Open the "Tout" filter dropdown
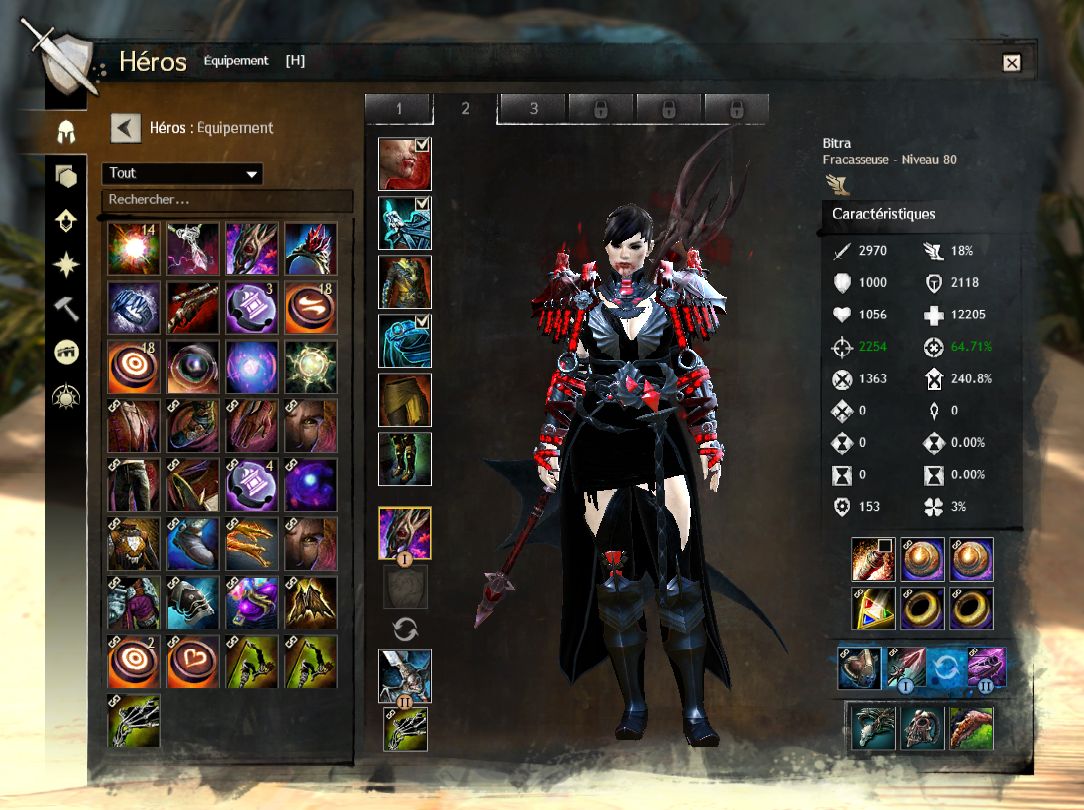Screen dimensions: 1084x810 pyautogui.click(x=182, y=174)
